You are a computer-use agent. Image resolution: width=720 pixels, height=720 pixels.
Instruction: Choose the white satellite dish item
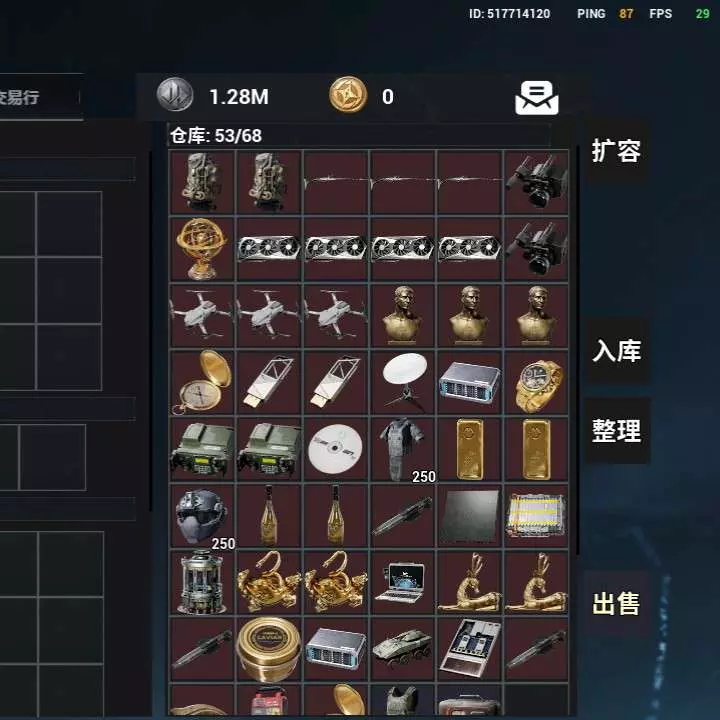point(403,381)
